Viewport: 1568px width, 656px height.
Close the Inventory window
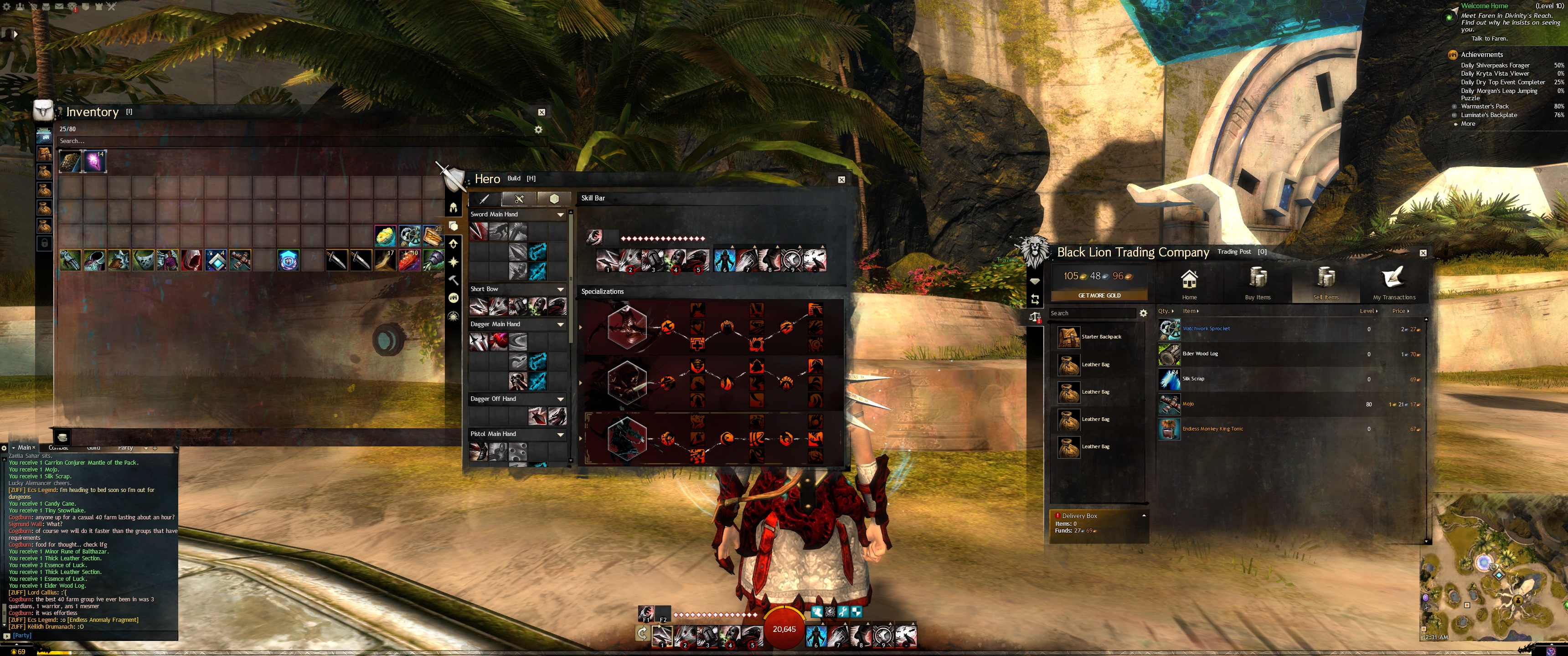(541, 112)
